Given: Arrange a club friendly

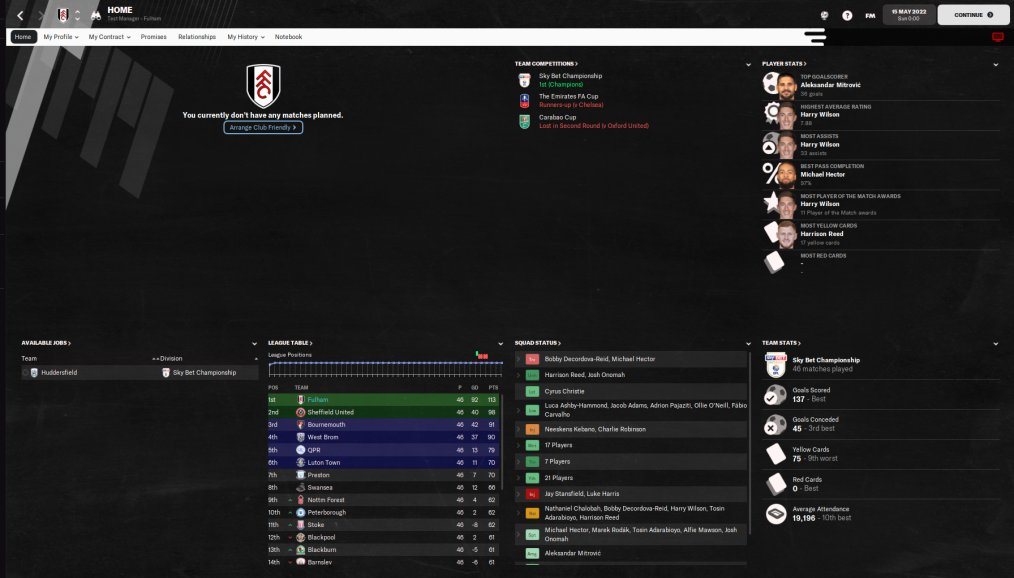Looking at the screenshot, I should [263, 128].
